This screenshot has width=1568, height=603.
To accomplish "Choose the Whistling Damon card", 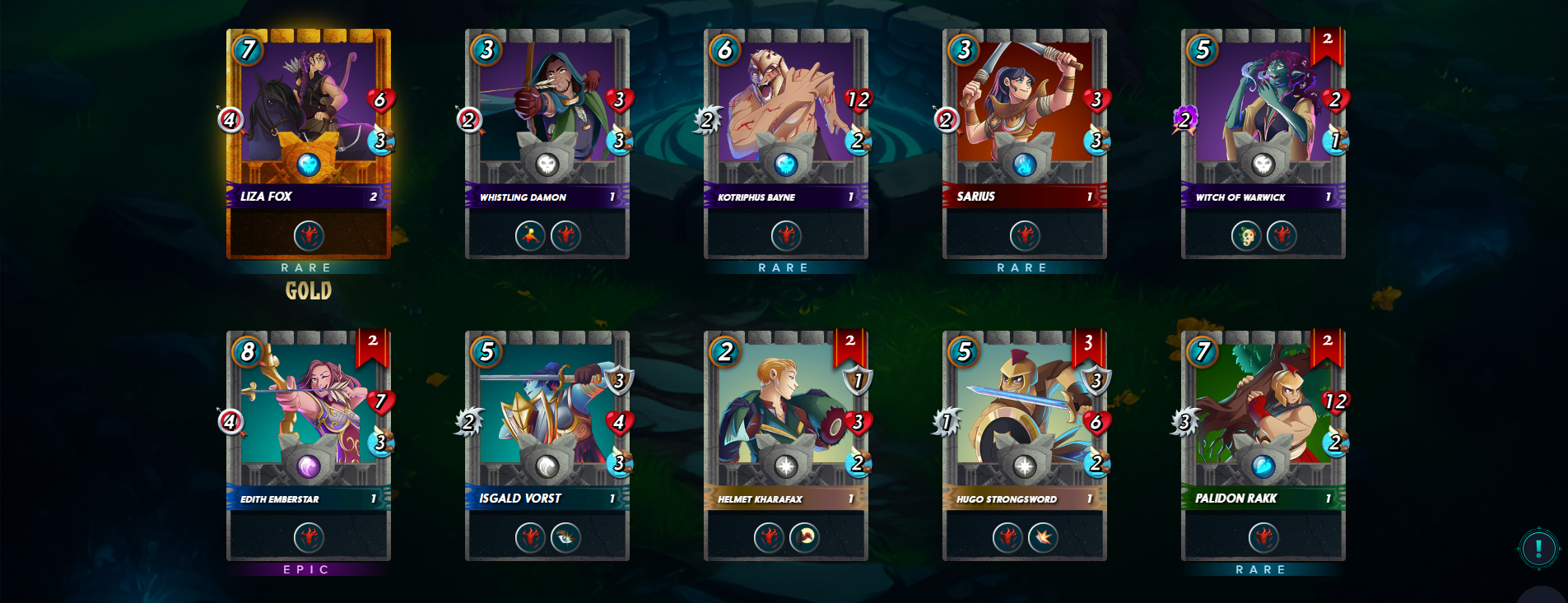I will [x=547, y=144].
